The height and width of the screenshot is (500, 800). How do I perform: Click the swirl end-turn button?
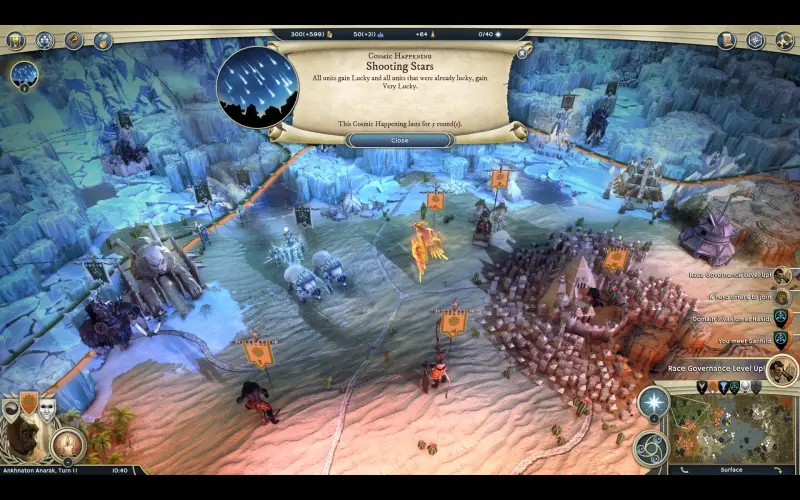pos(651,447)
